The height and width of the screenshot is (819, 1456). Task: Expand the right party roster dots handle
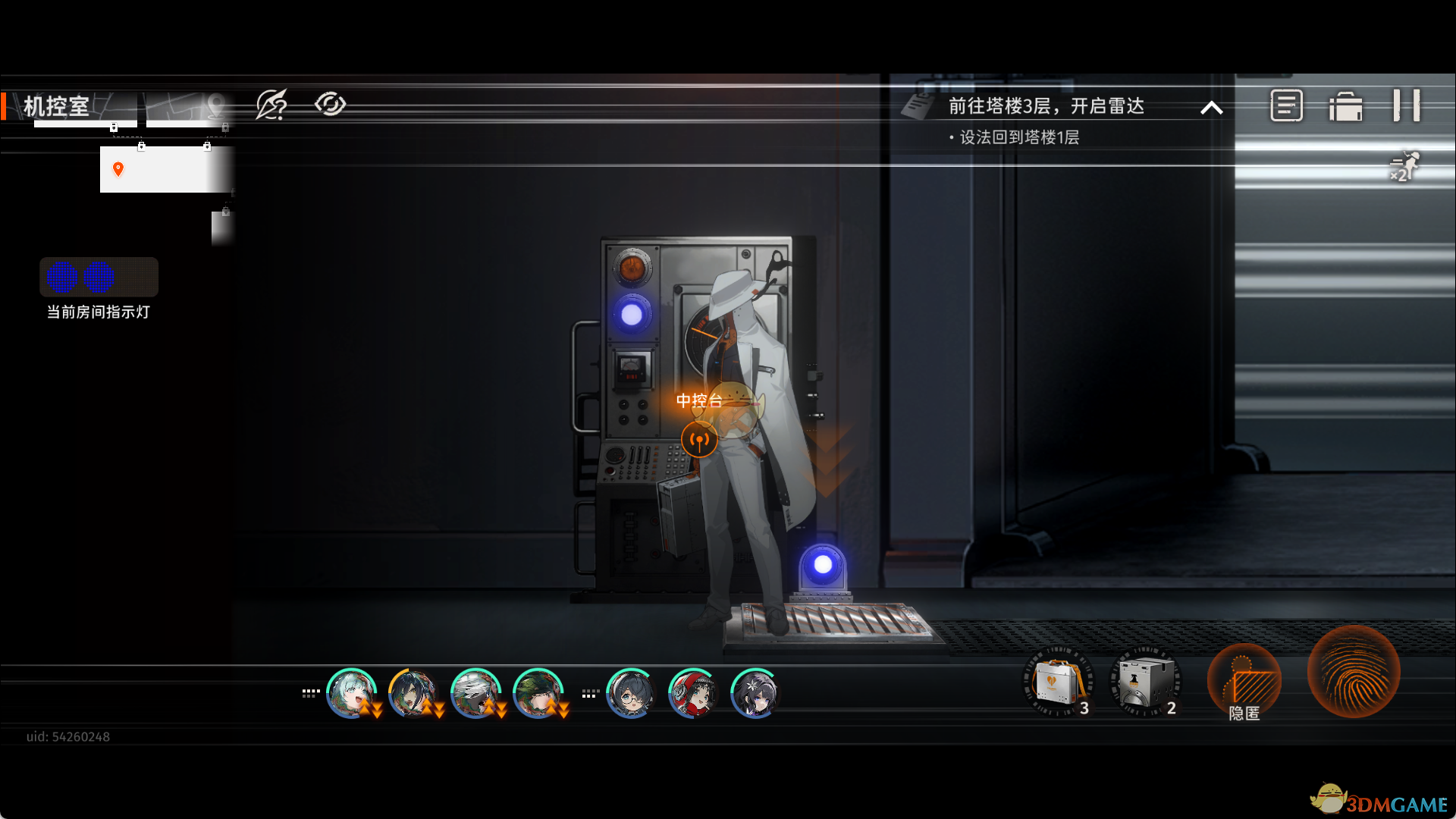point(589,692)
